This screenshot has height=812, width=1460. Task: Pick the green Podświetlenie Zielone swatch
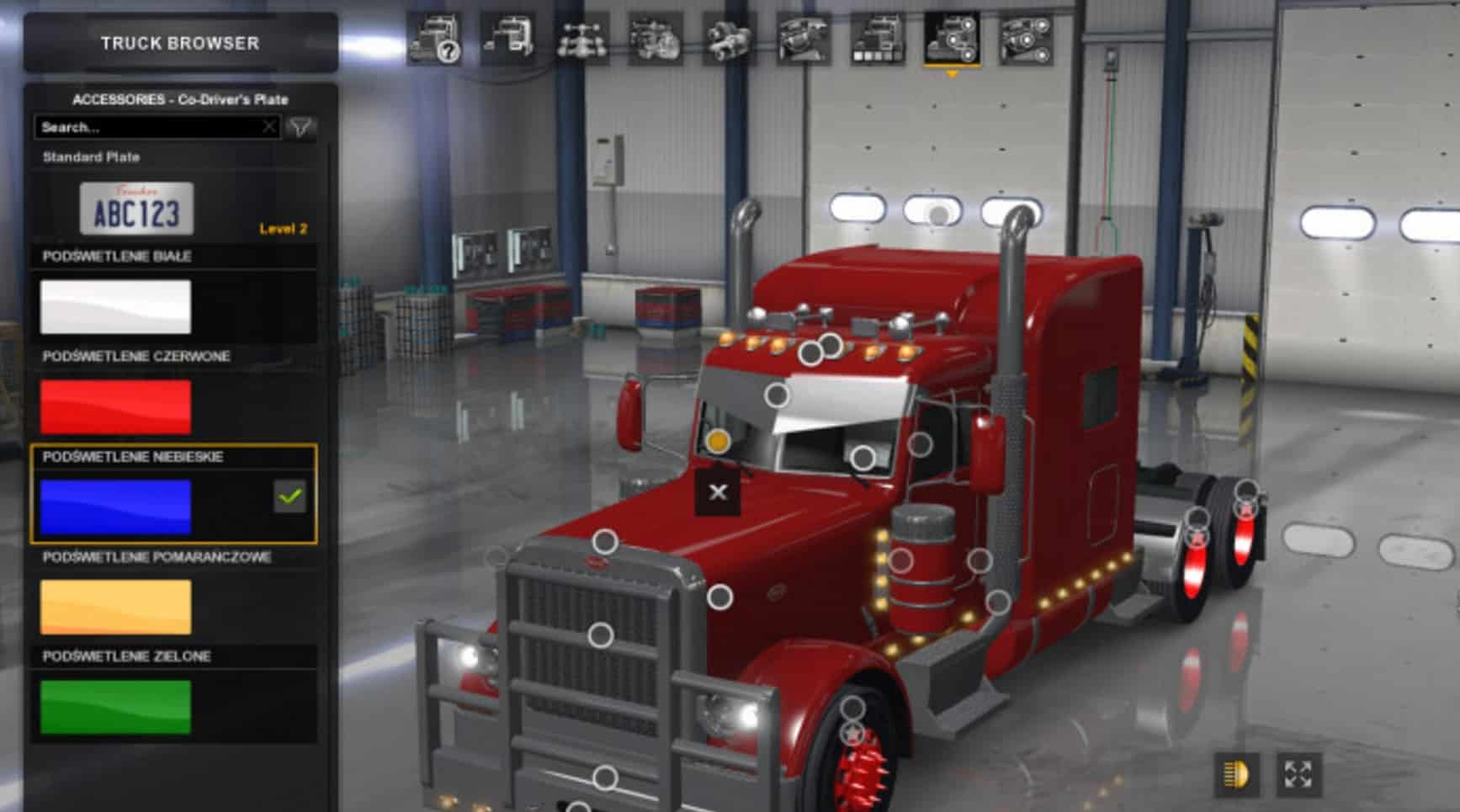[x=115, y=707]
